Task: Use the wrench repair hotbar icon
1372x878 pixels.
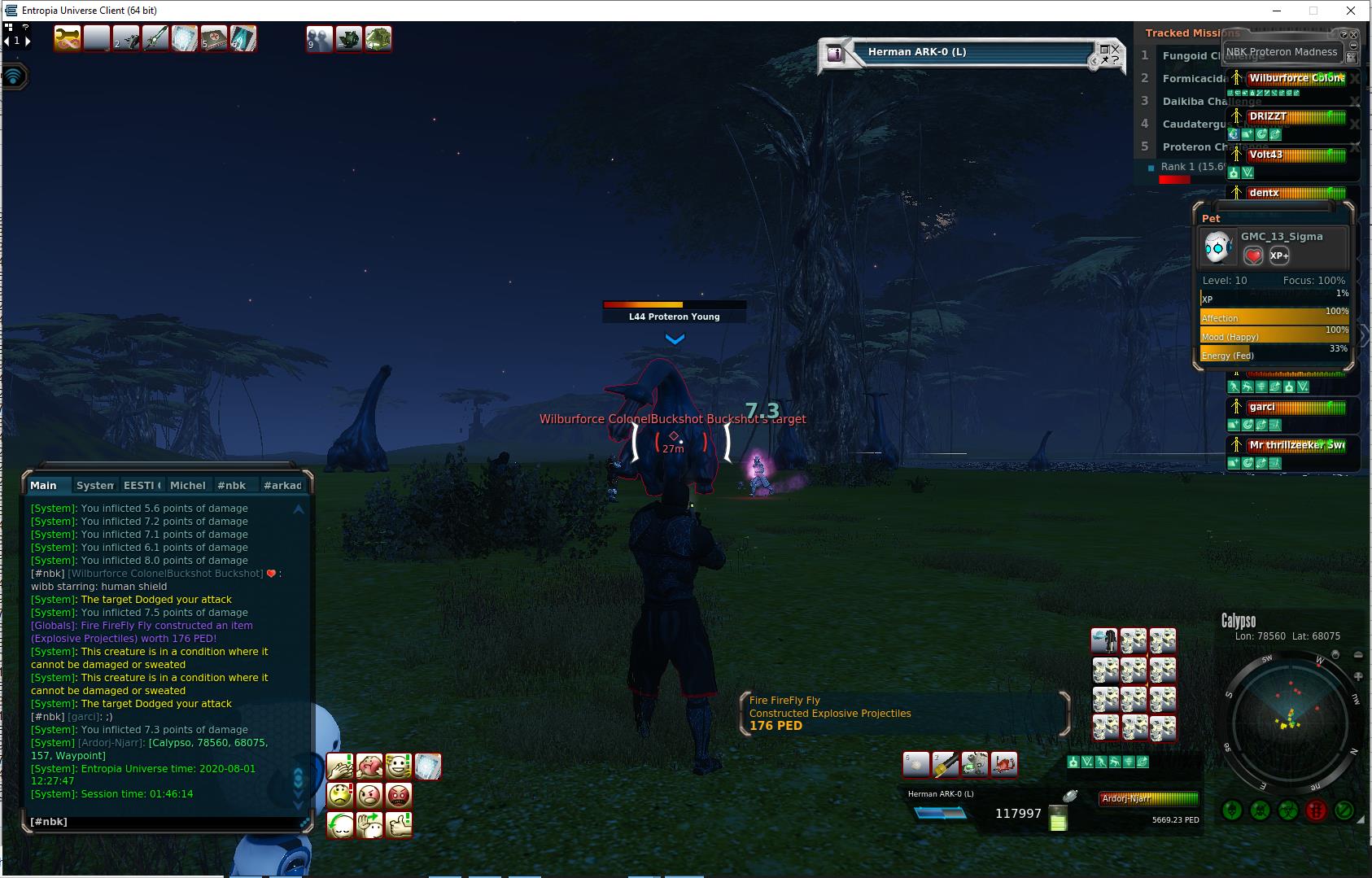Action: 68,38
